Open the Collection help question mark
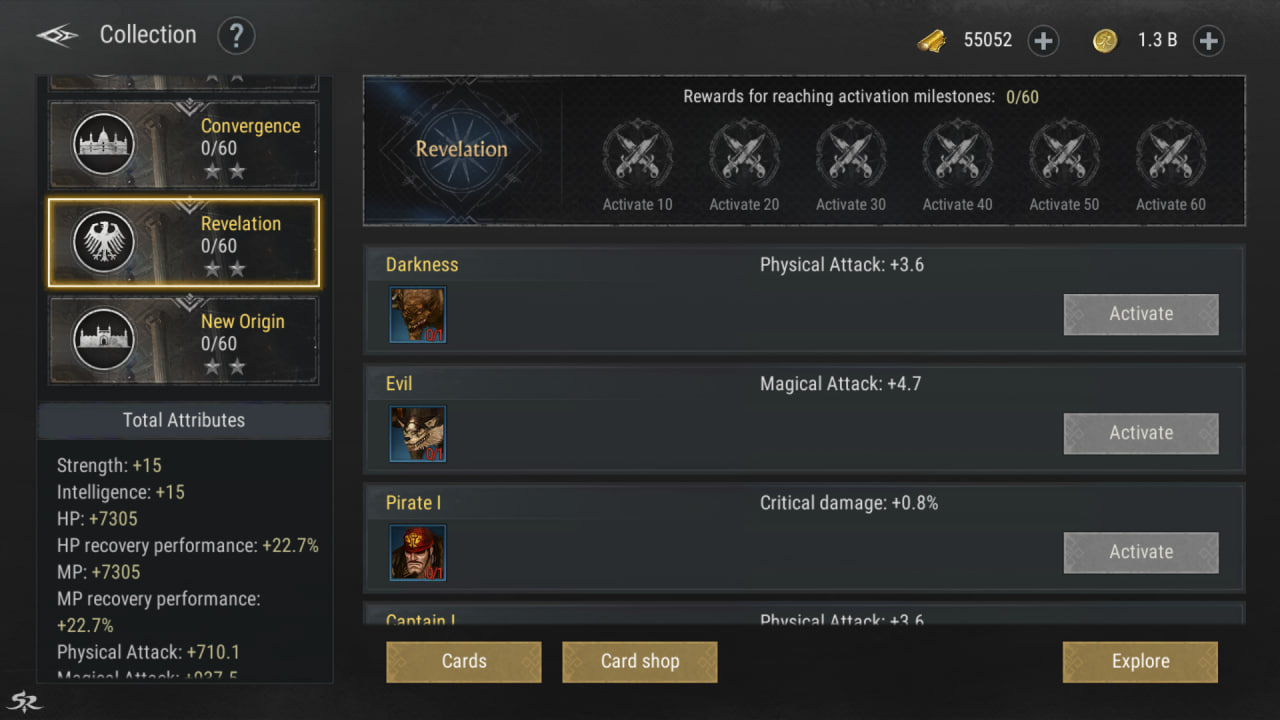This screenshot has width=1280, height=720. tap(236, 37)
